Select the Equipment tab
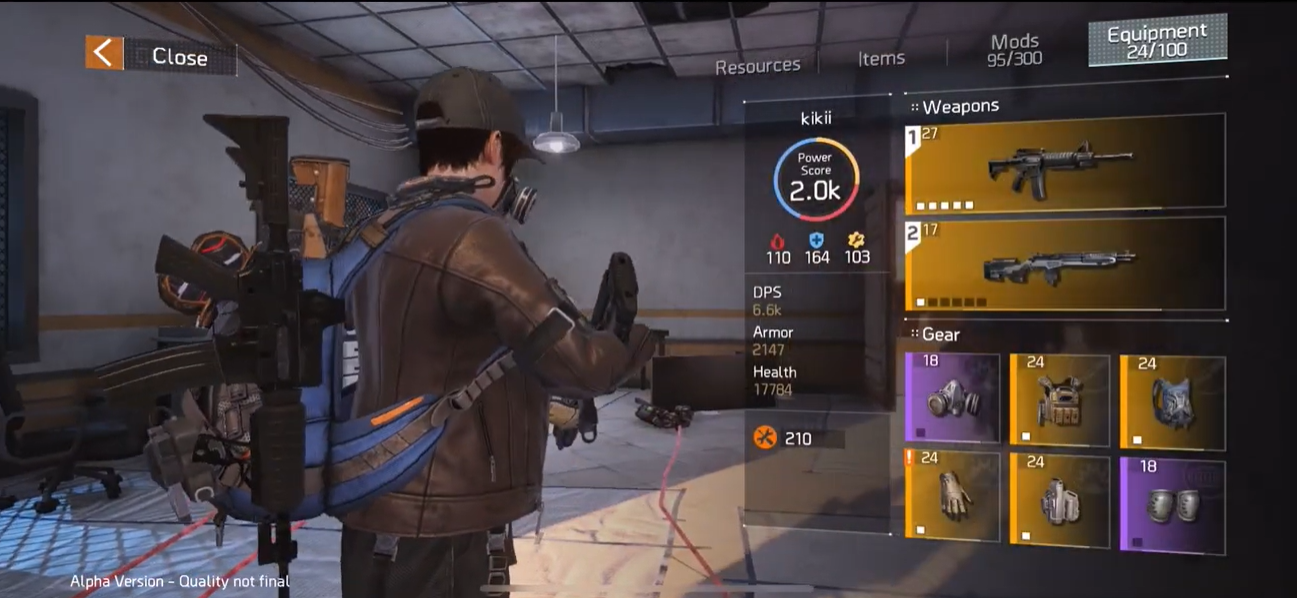The height and width of the screenshot is (598, 1297). click(1157, 42)
